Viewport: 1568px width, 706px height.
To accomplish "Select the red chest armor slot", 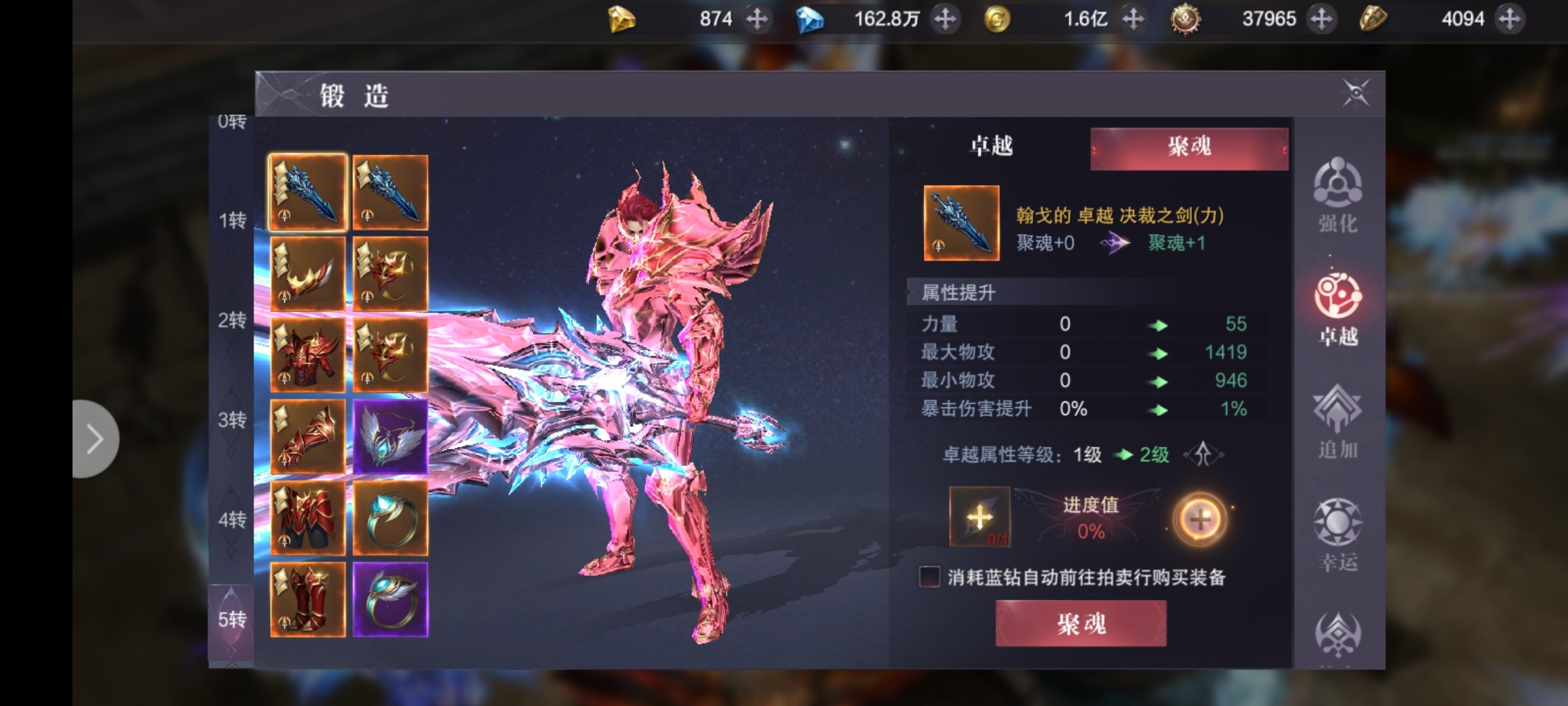I will tap(308, 356).
